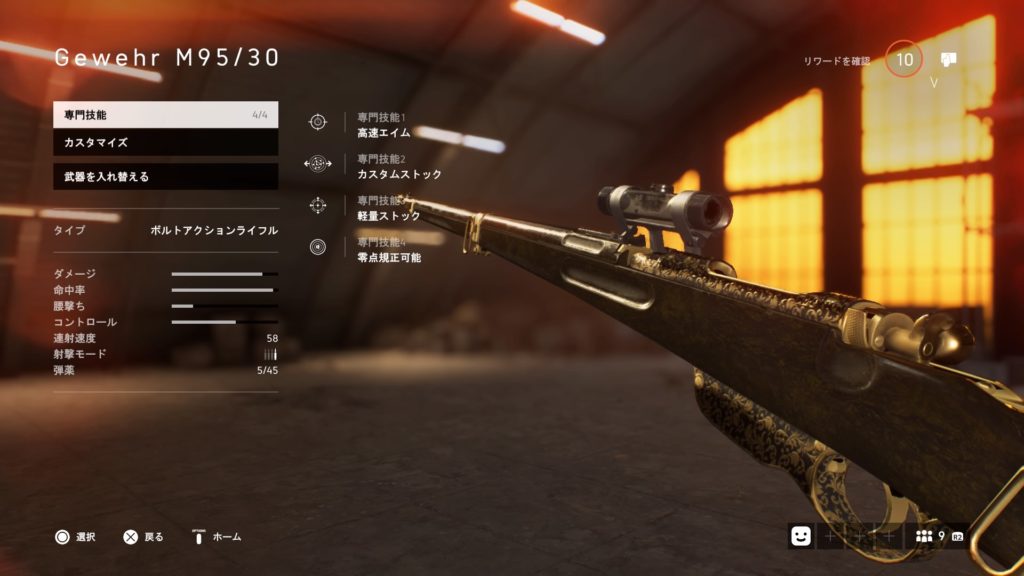Click the smiley face profile icon
This screenshot has height=576, width=1024.
pos(800,537)
